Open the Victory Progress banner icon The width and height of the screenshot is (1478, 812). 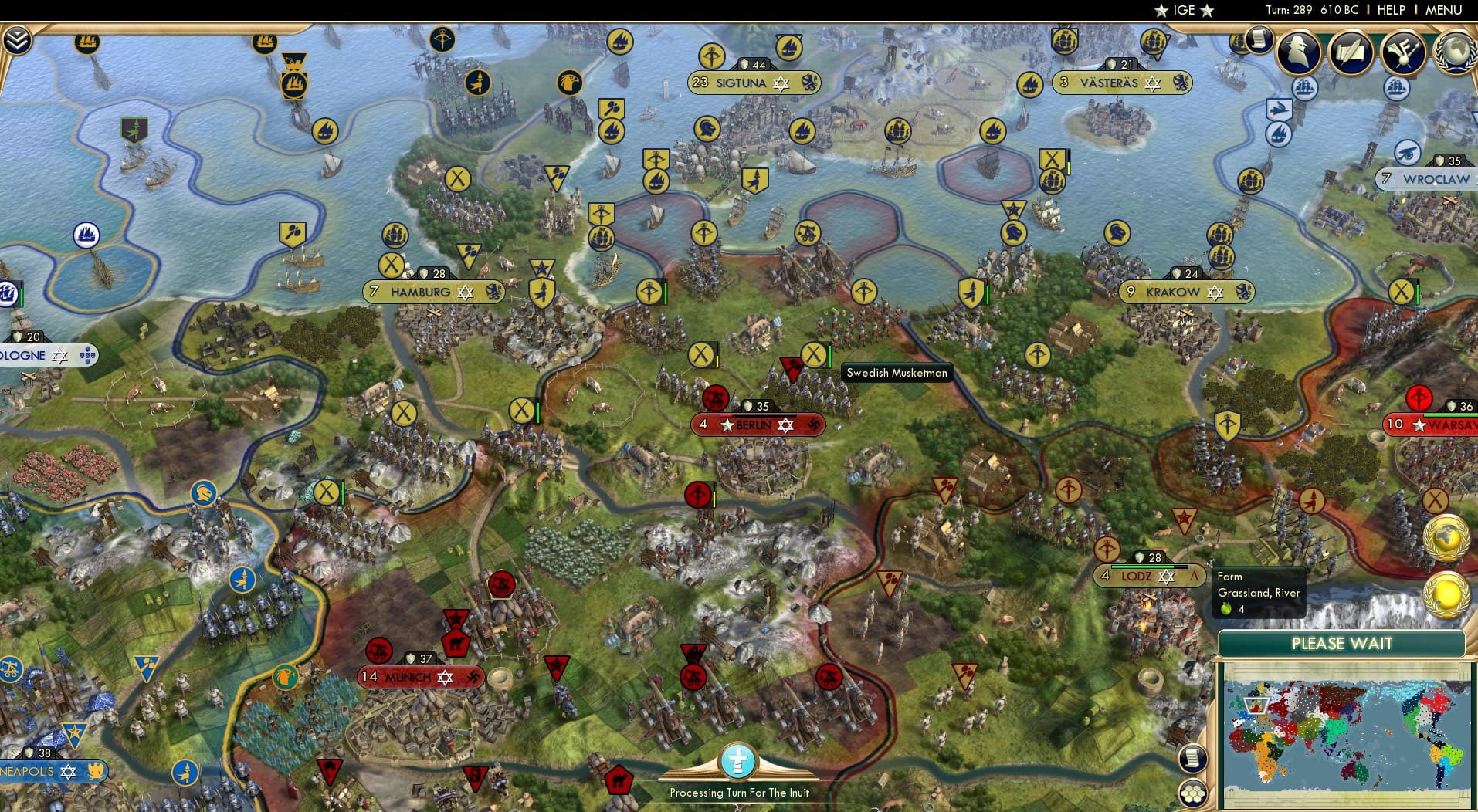1404,52
